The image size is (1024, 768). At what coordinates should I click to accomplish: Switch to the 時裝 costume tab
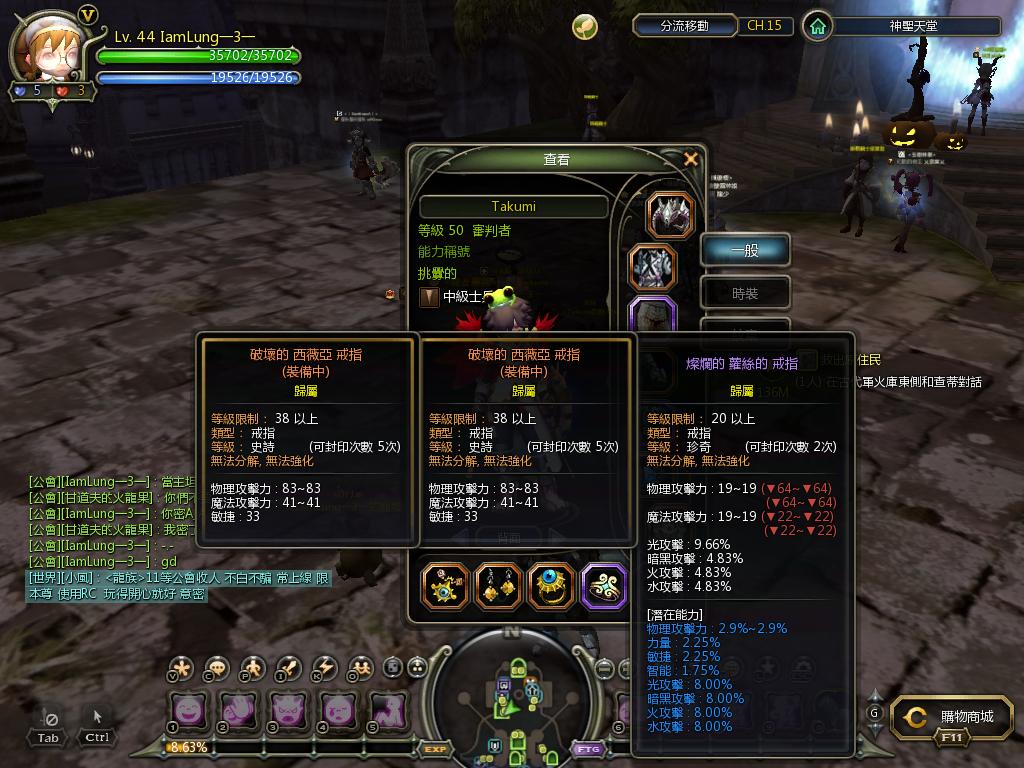[745, 293]
